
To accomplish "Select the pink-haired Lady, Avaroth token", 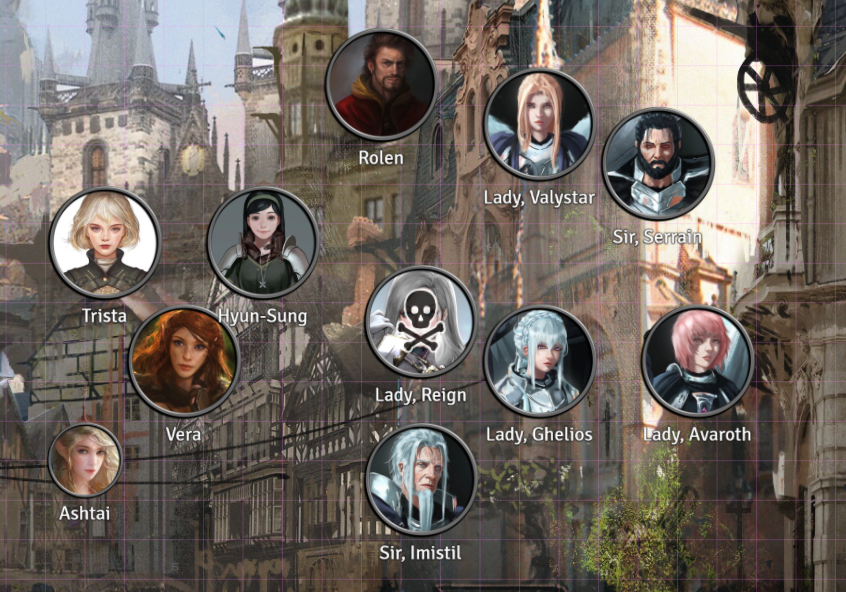I will click(697, 361).
